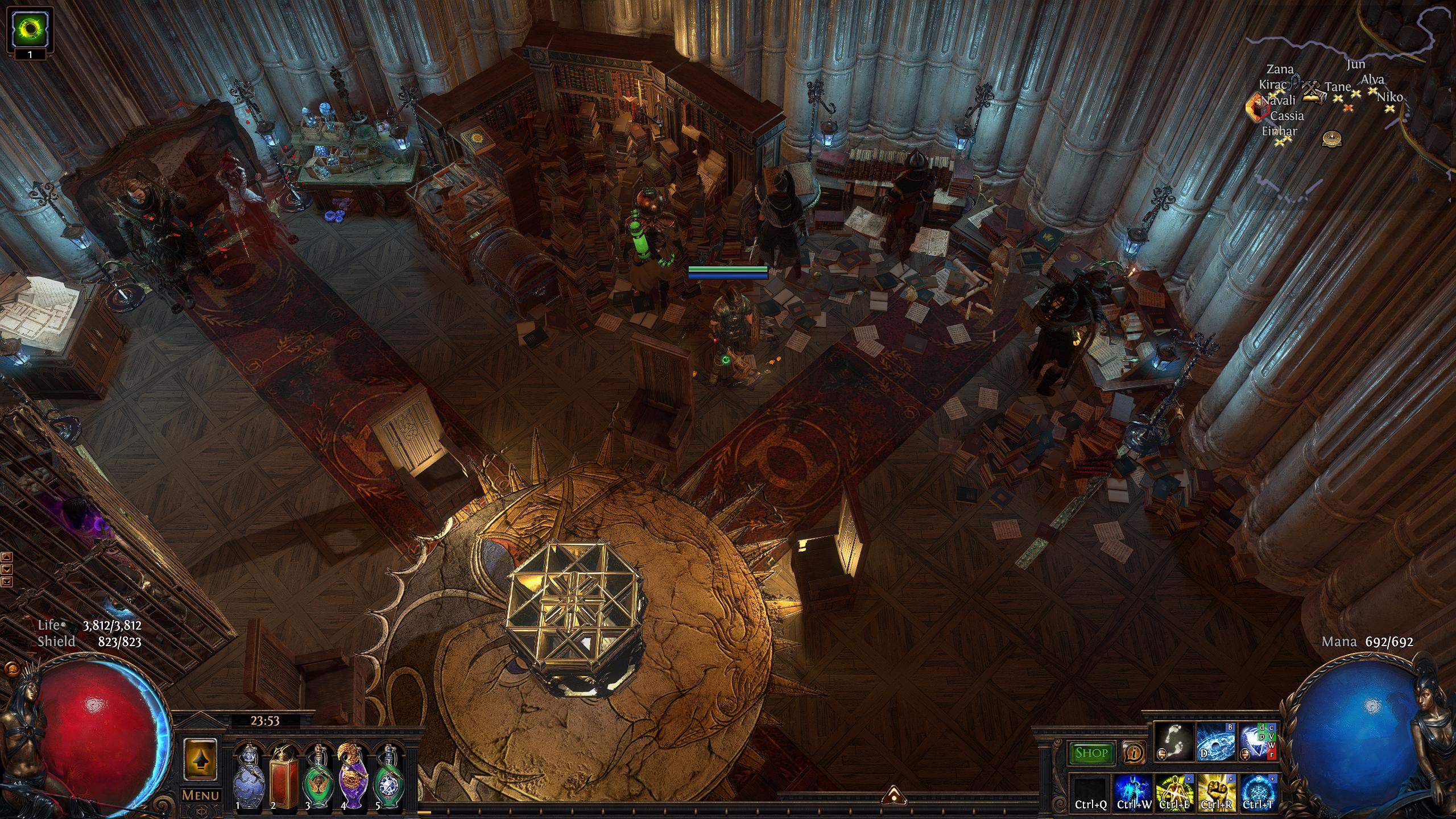Open the orange info speech bubble icon

(1134, 754)
